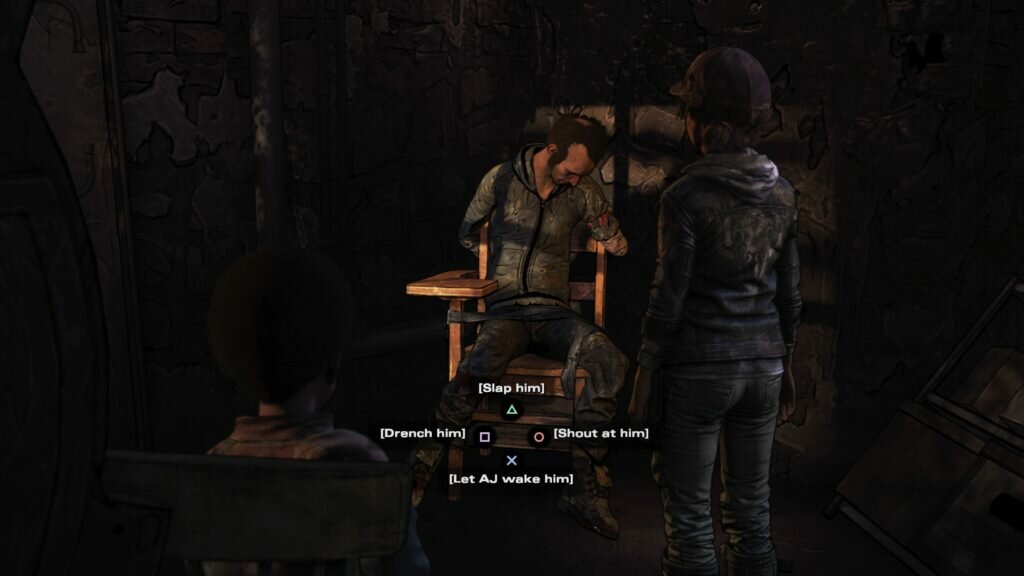Choose "Let AJ wake him"
1024x576 pixels.
click(x=511, y=479)
